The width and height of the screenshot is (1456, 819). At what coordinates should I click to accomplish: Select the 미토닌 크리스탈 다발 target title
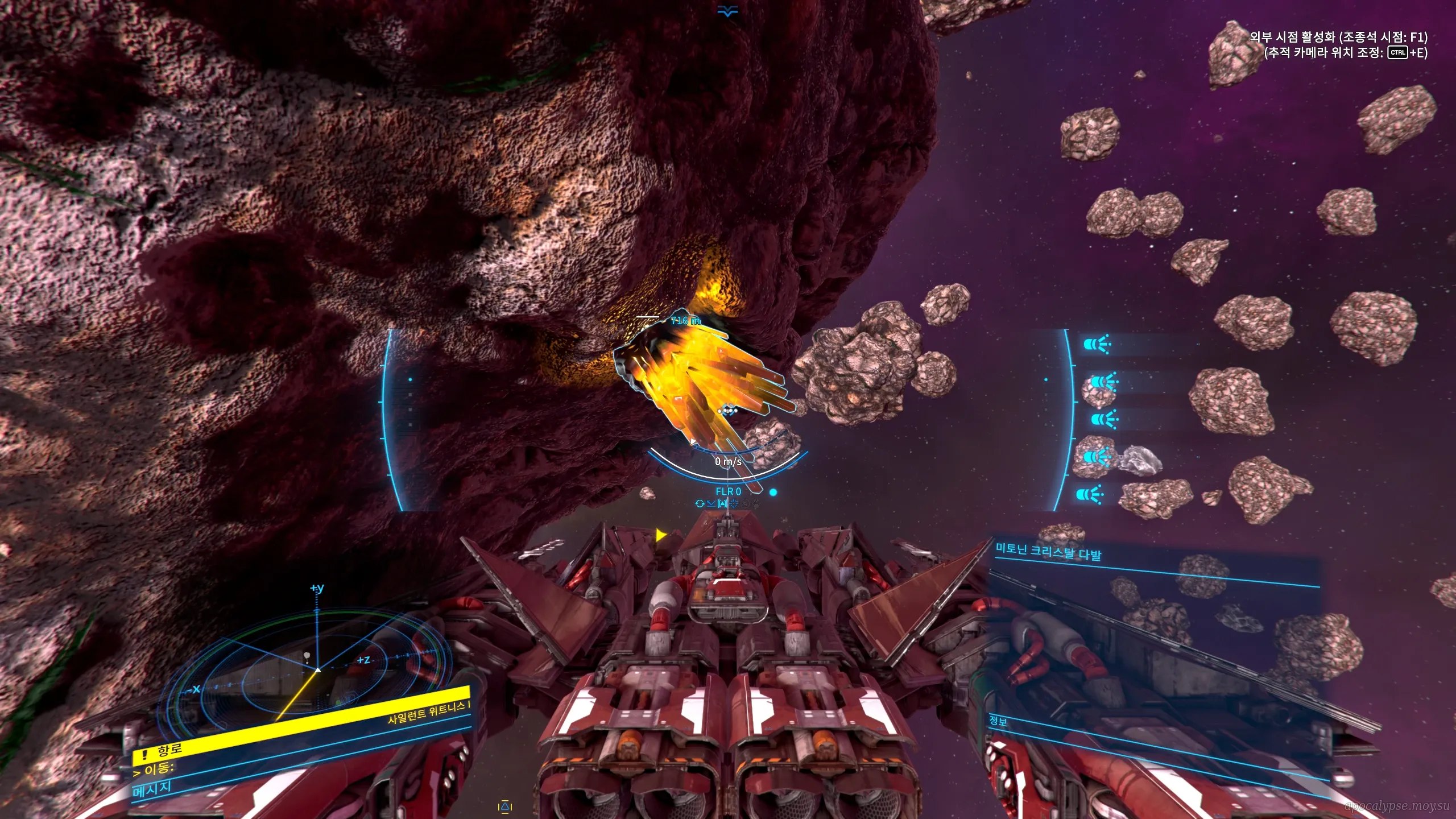[1048, 551]
